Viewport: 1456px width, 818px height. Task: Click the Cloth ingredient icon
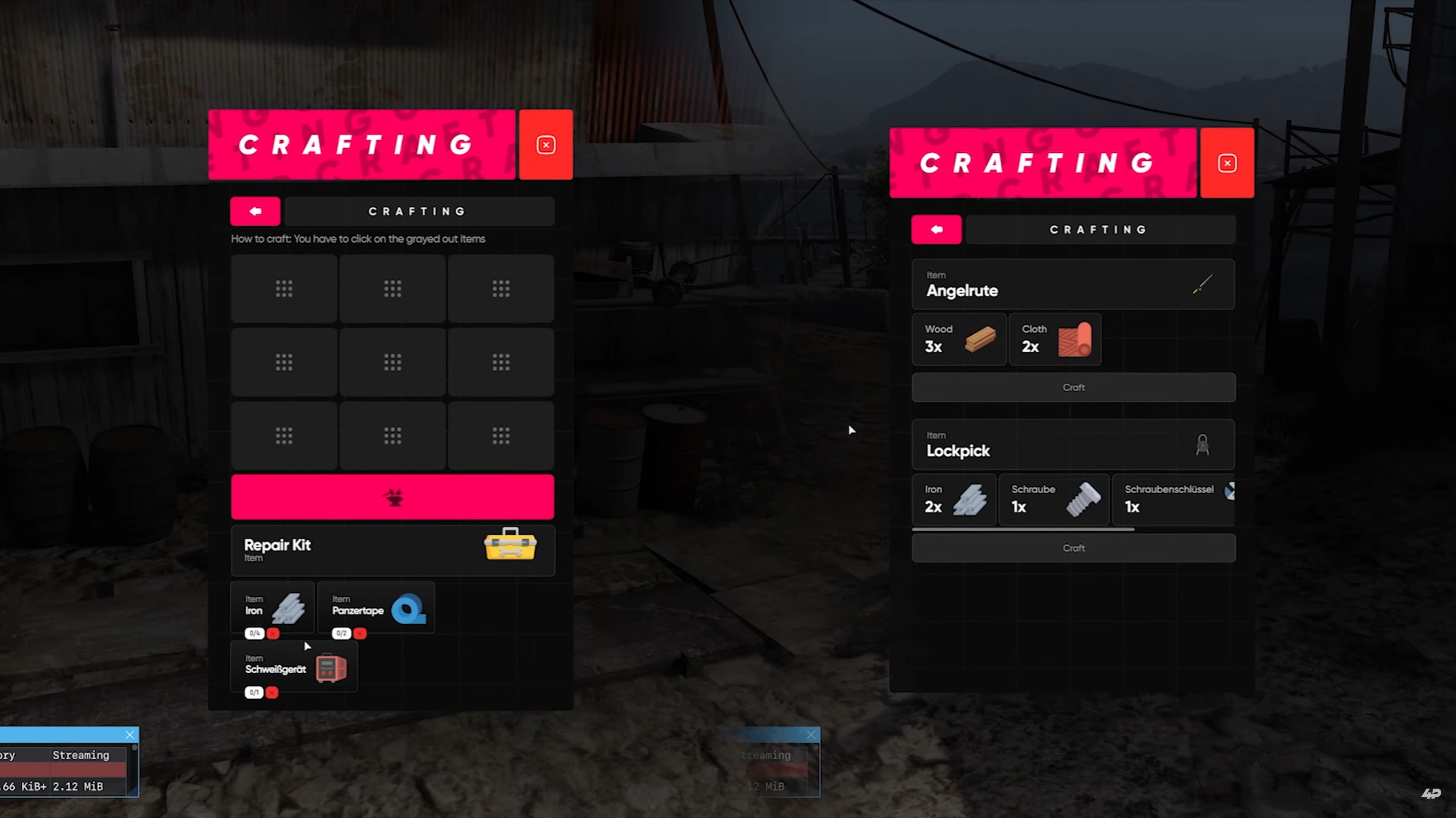1075,340
